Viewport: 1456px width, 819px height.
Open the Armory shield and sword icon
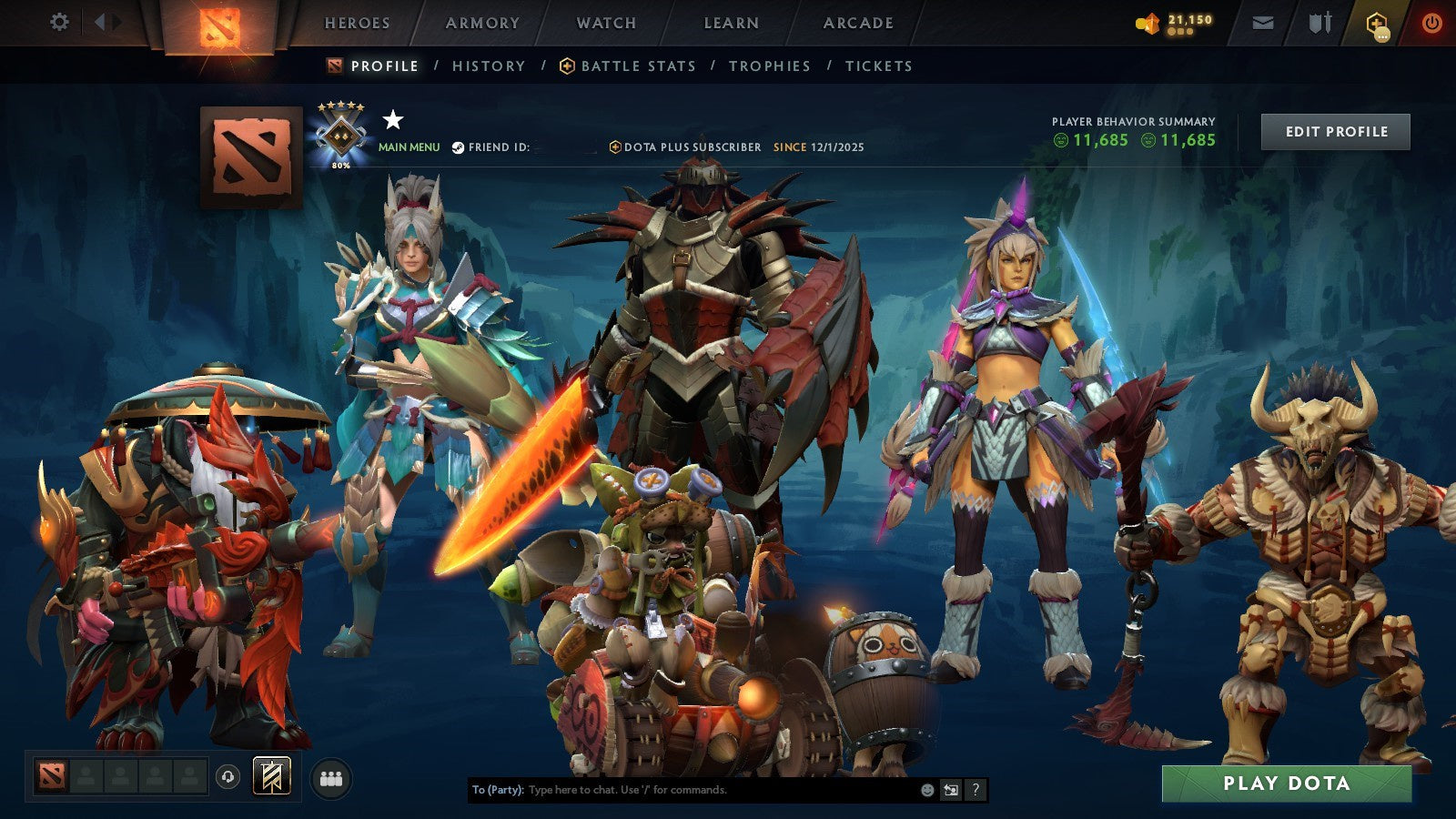[1319, 23]
